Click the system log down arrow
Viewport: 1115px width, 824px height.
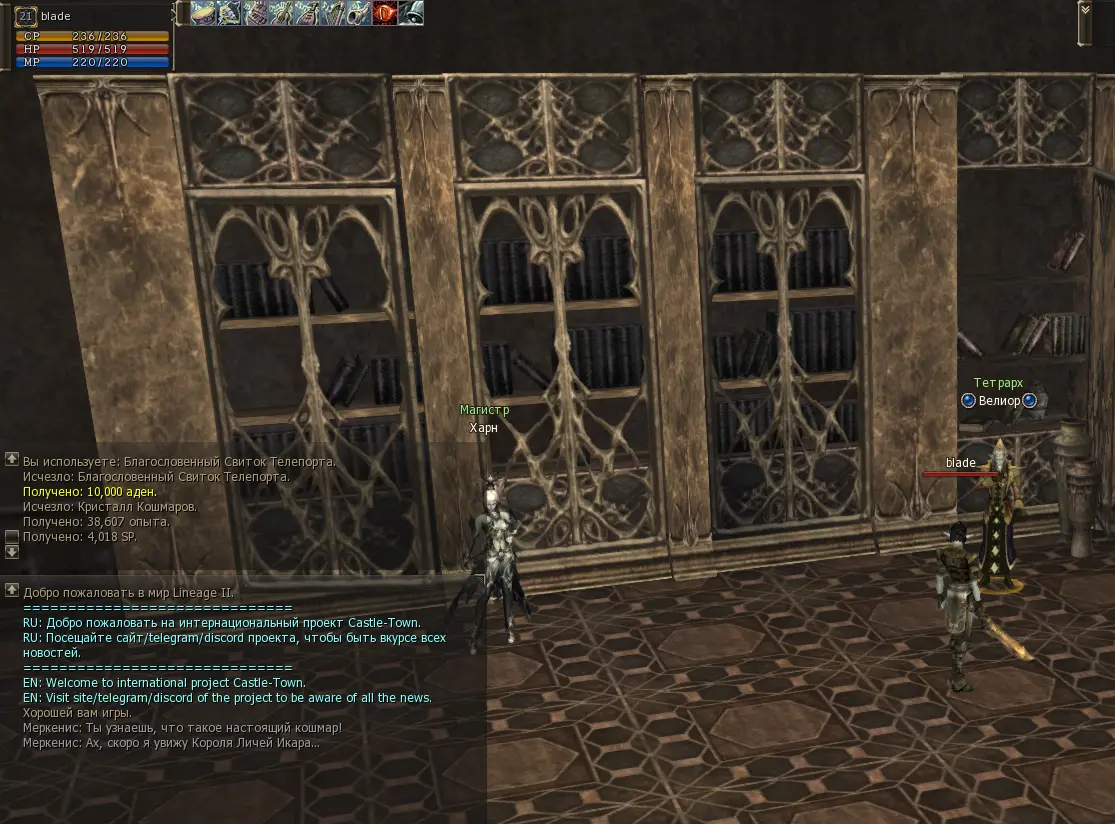12,552
